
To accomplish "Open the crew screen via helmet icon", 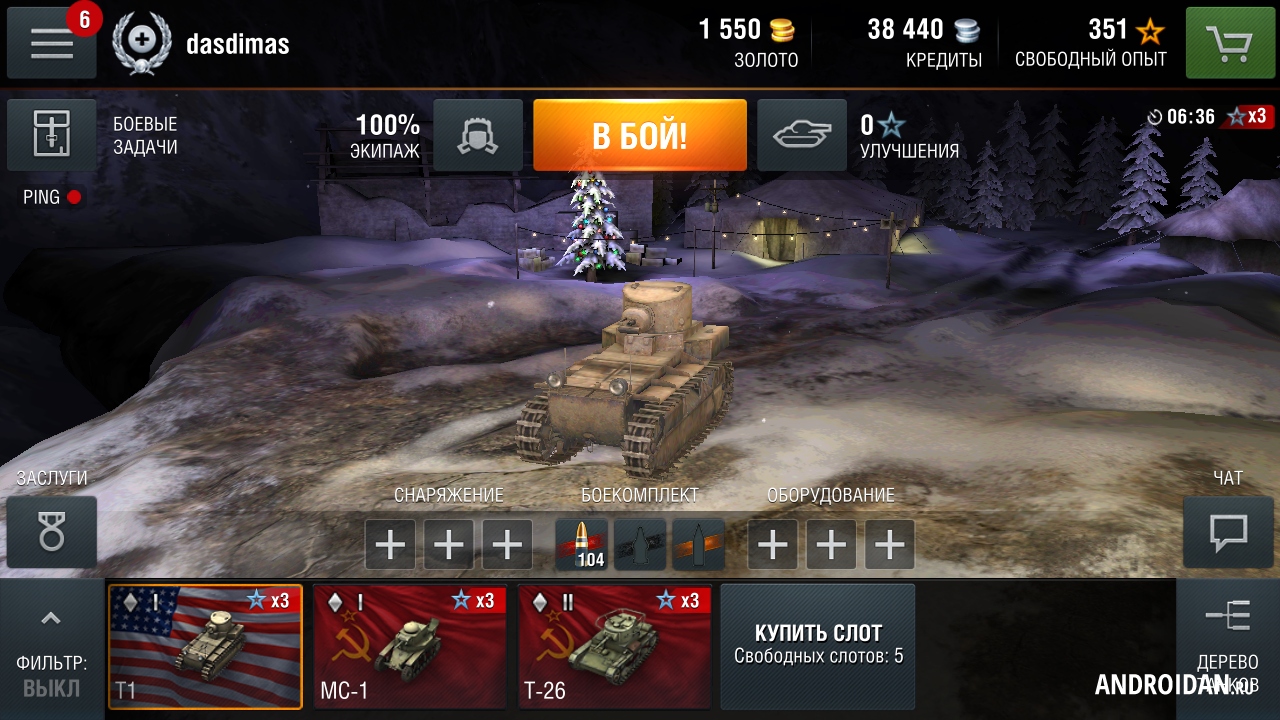I will click(x=477, y=135).
